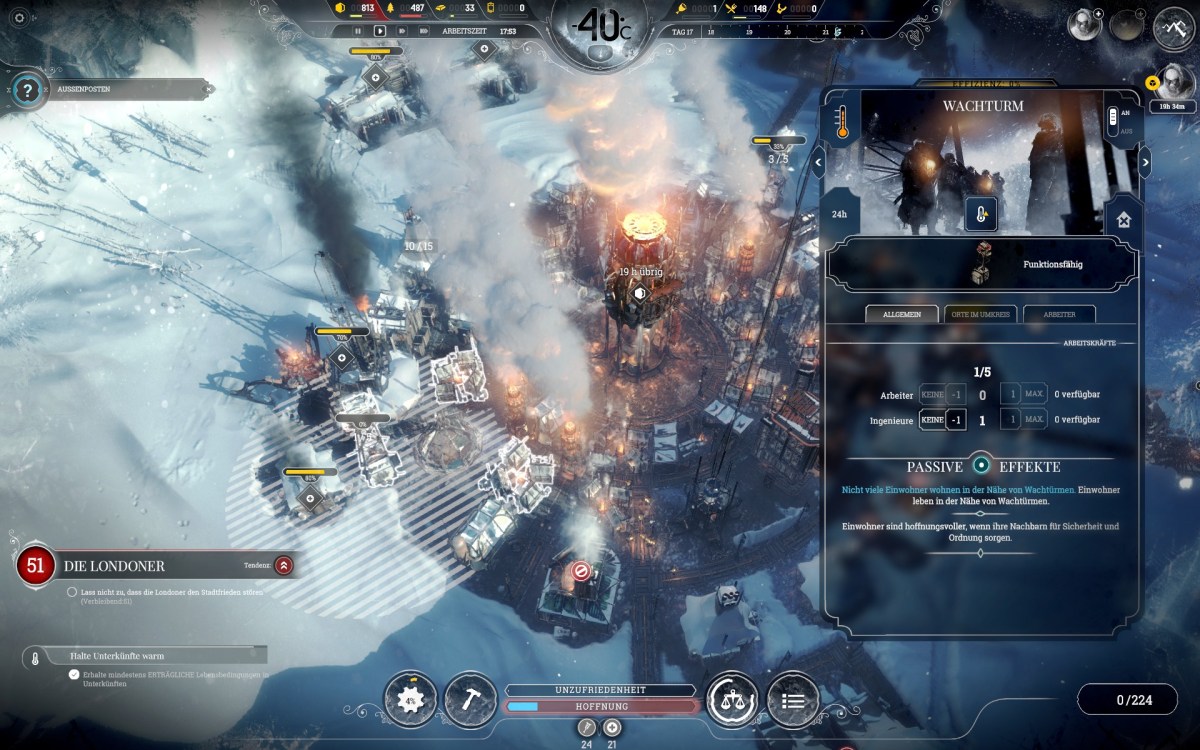Open the Book of Laws scales icon
Viewport: 1200px width, 750px height.
click(x=732, y=699)
